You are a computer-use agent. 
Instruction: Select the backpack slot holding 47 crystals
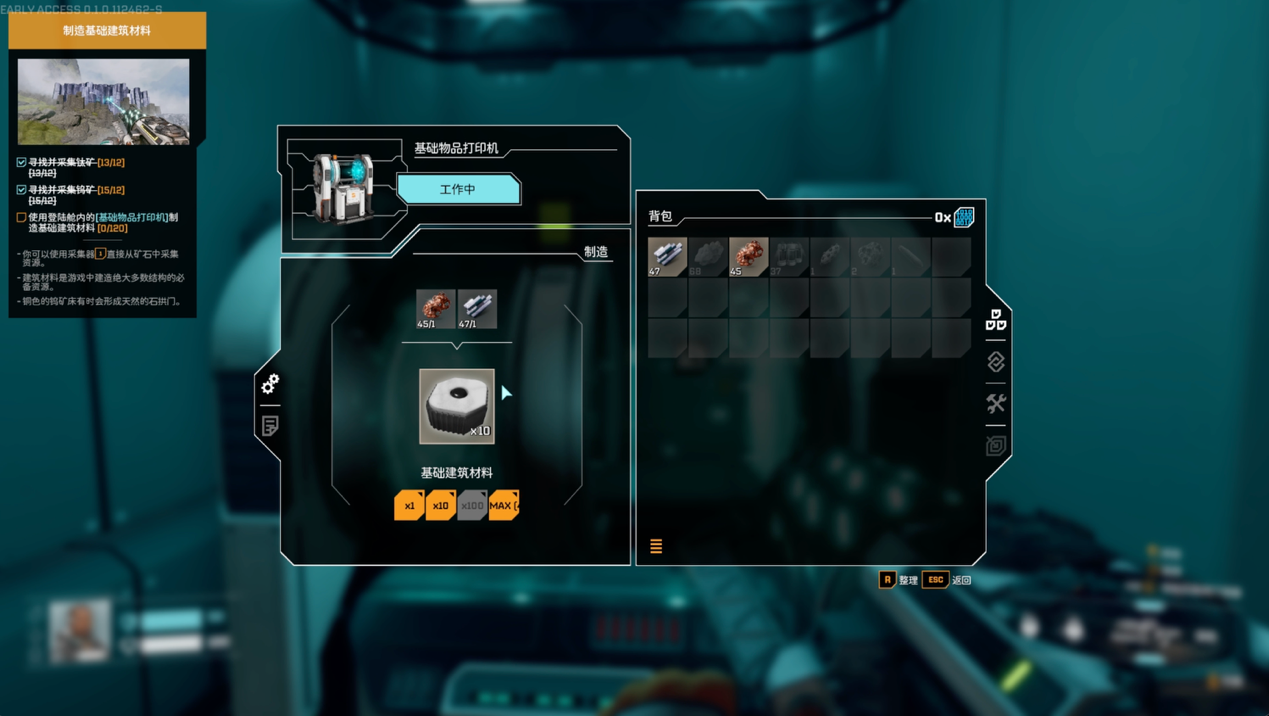[667, 257]
